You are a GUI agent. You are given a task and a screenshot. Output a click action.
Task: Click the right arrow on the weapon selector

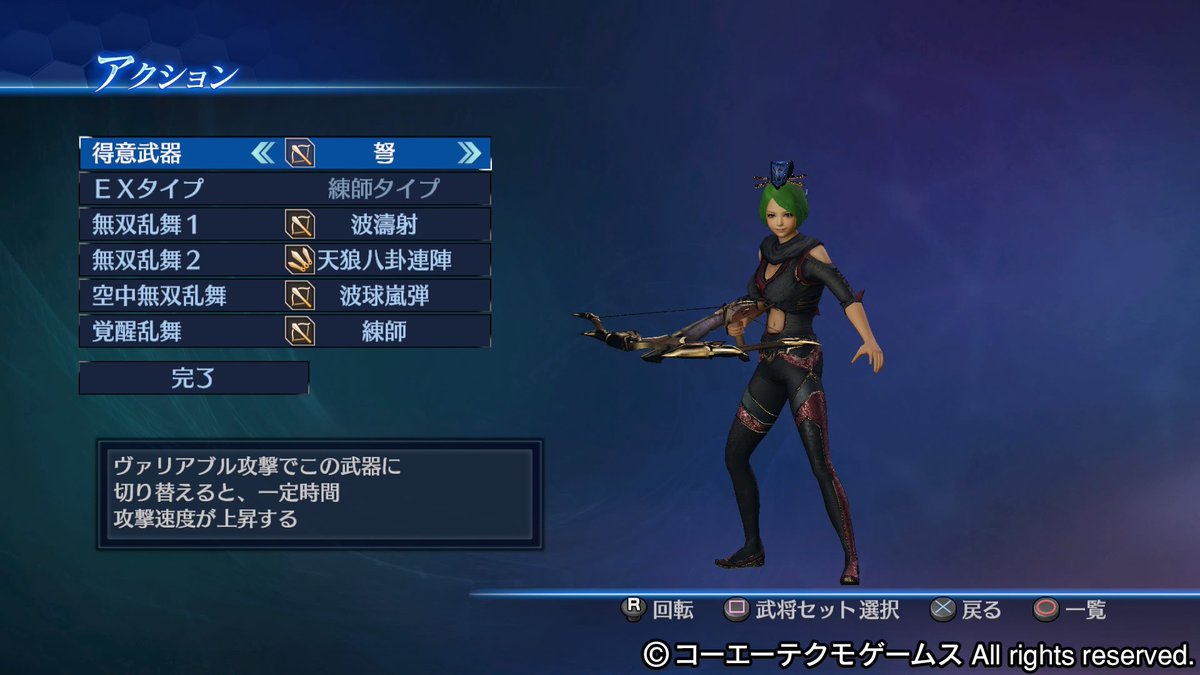click(x=468, y=153)
